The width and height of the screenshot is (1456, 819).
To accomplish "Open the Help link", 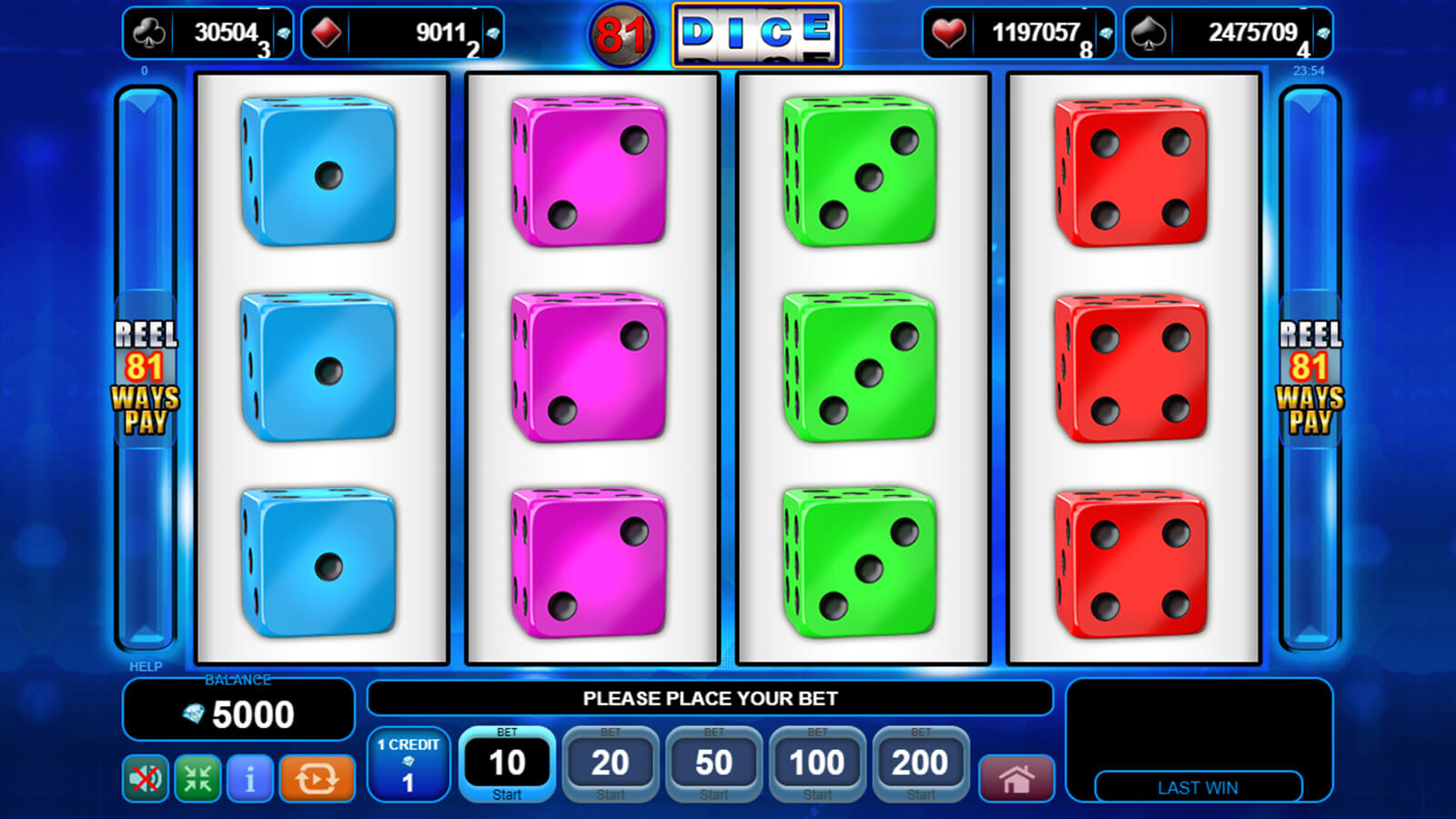I will click(146, 666).
